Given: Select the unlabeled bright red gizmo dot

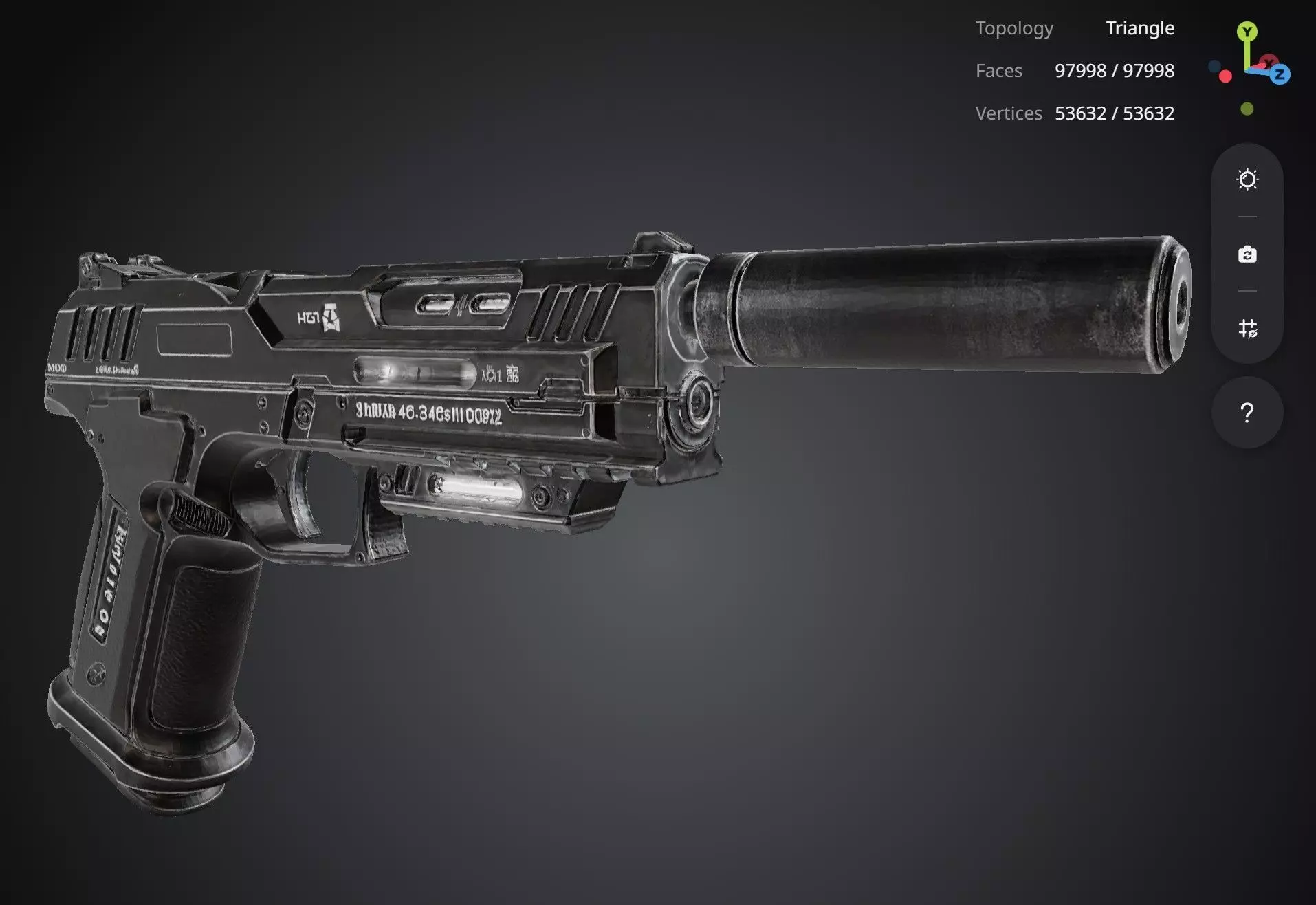Looking at the screenshot, I should click(1225, 76).
